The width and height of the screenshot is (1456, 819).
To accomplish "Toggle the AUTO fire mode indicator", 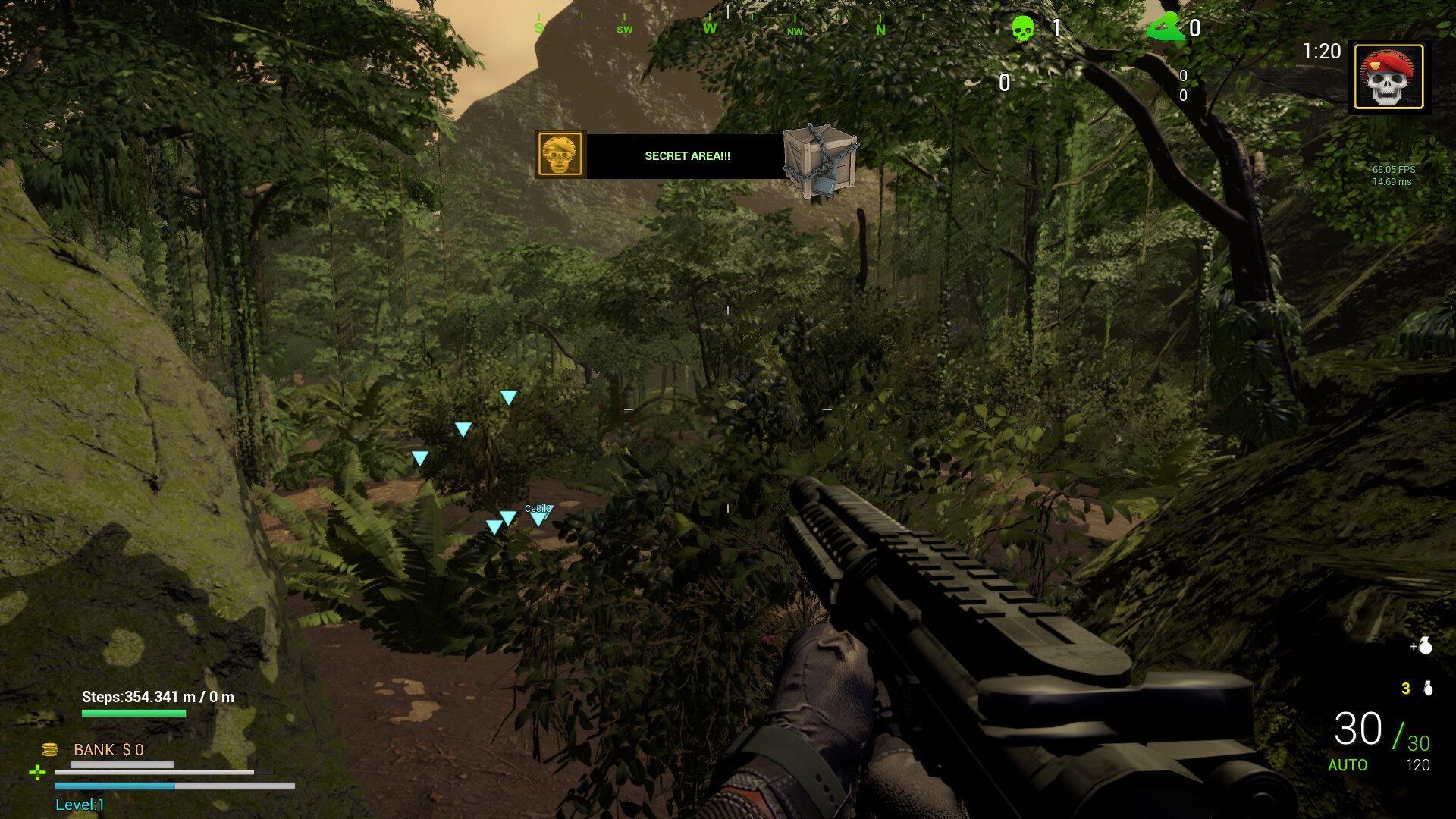I will tap(1348, 766).
